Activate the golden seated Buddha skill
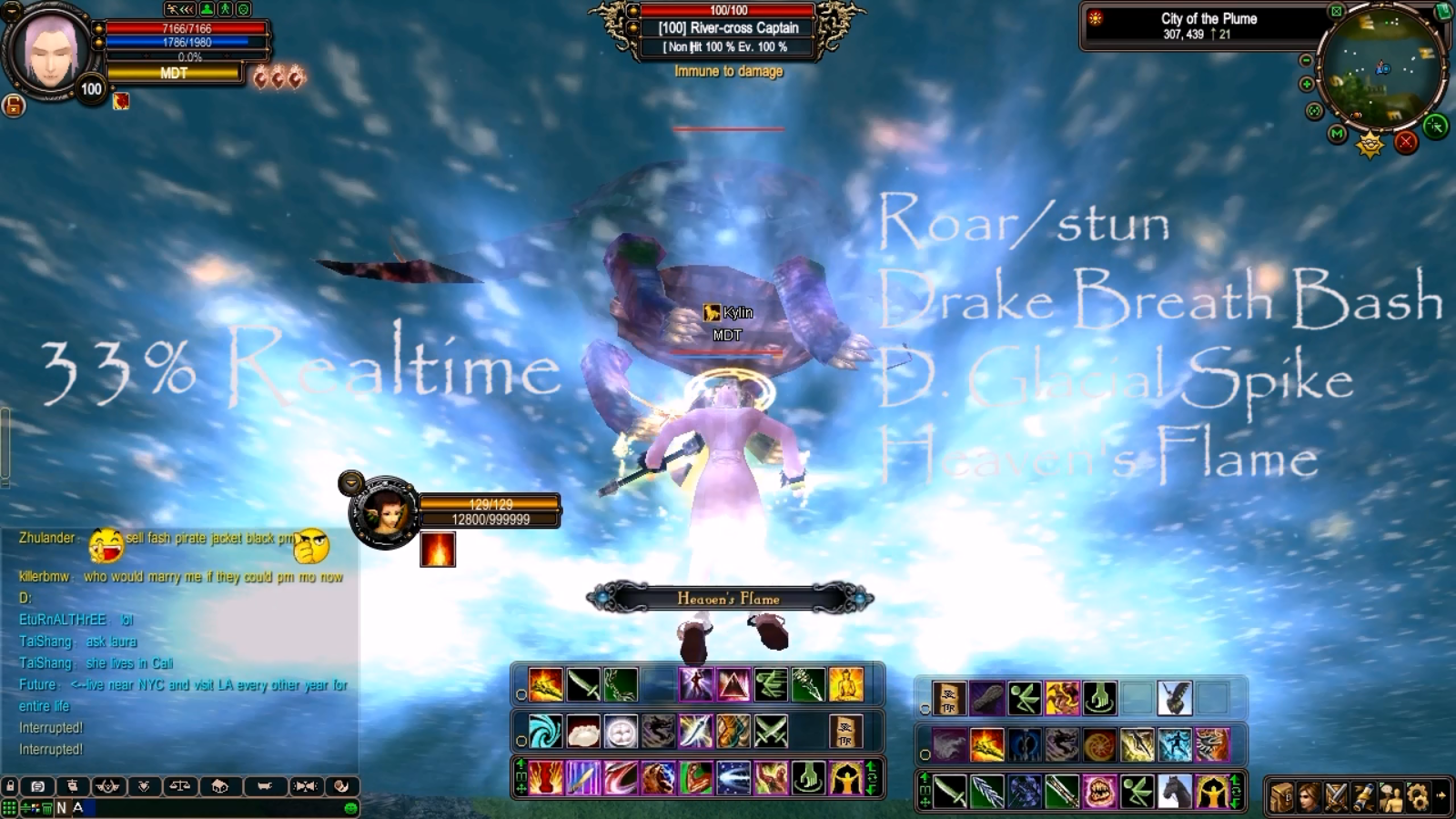Viewport: 1456px width, 819px height. tap(845, 684)
